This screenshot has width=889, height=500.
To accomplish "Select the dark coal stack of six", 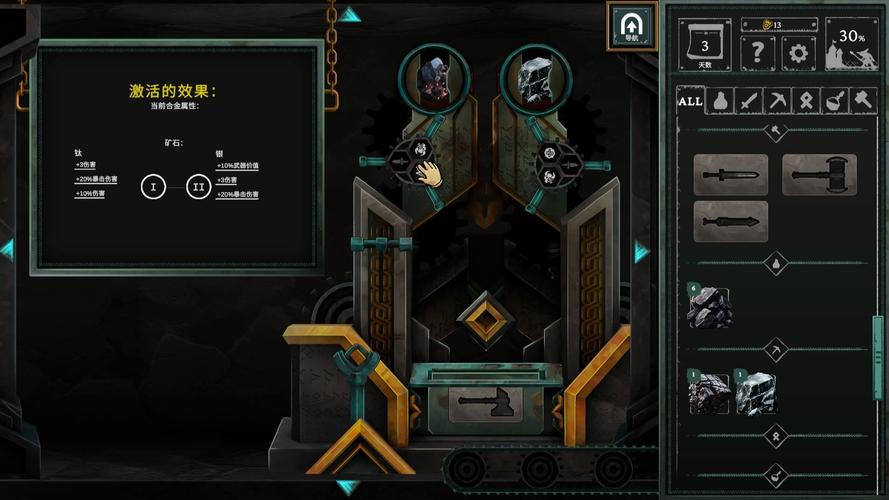I will [x=709, y=308].
